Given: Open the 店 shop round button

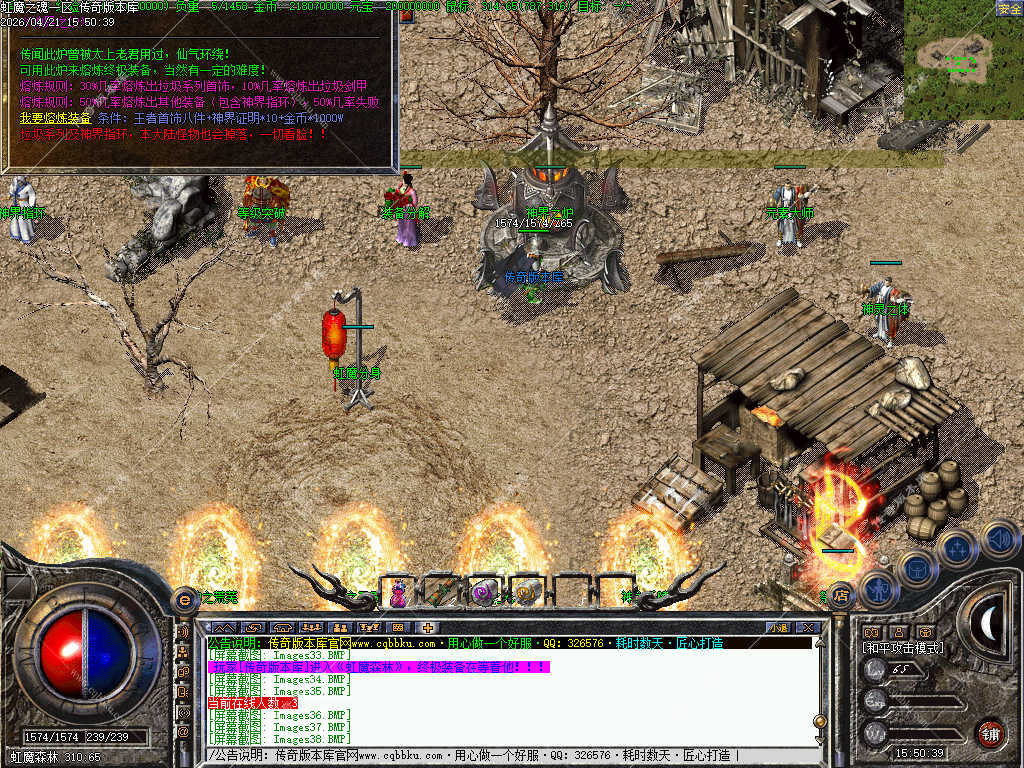Looking at the screenshot, I should [x=842, y=594].
